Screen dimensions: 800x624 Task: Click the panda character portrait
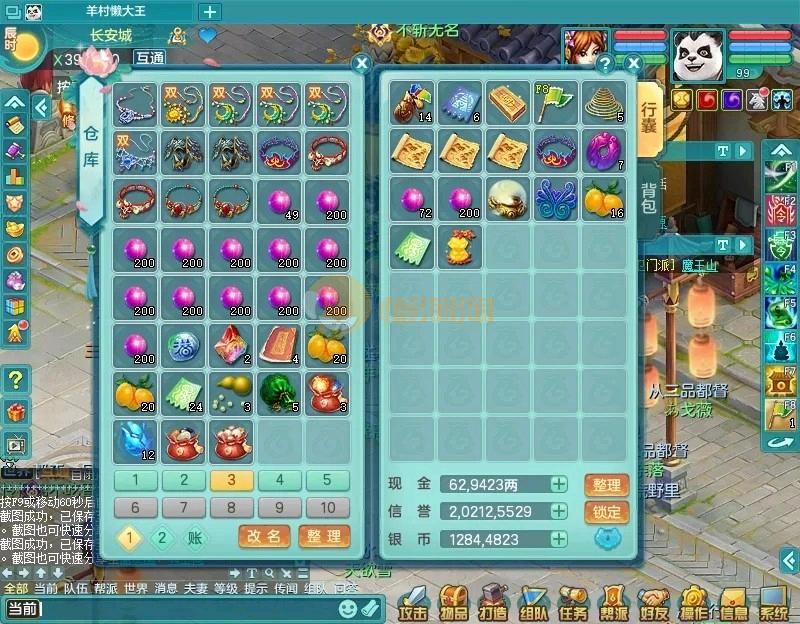tap(697, 55)
